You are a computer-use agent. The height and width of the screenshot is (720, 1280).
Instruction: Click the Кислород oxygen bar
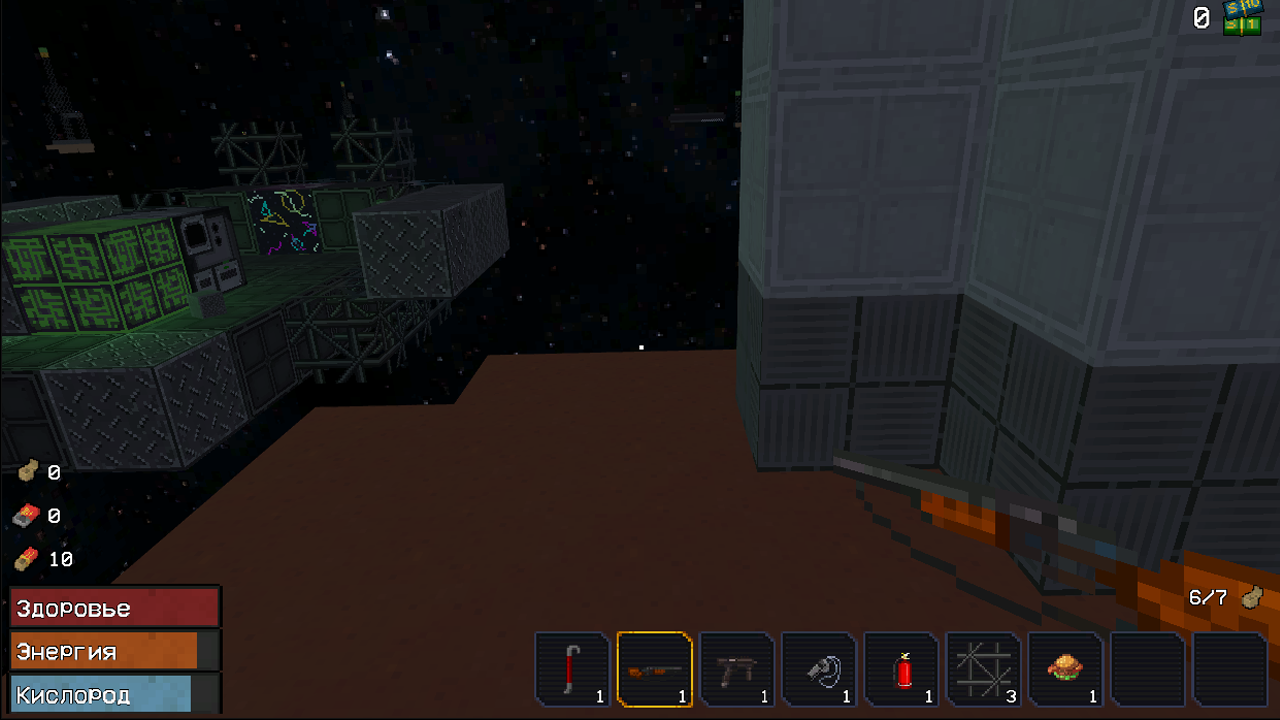click(113, 692)
